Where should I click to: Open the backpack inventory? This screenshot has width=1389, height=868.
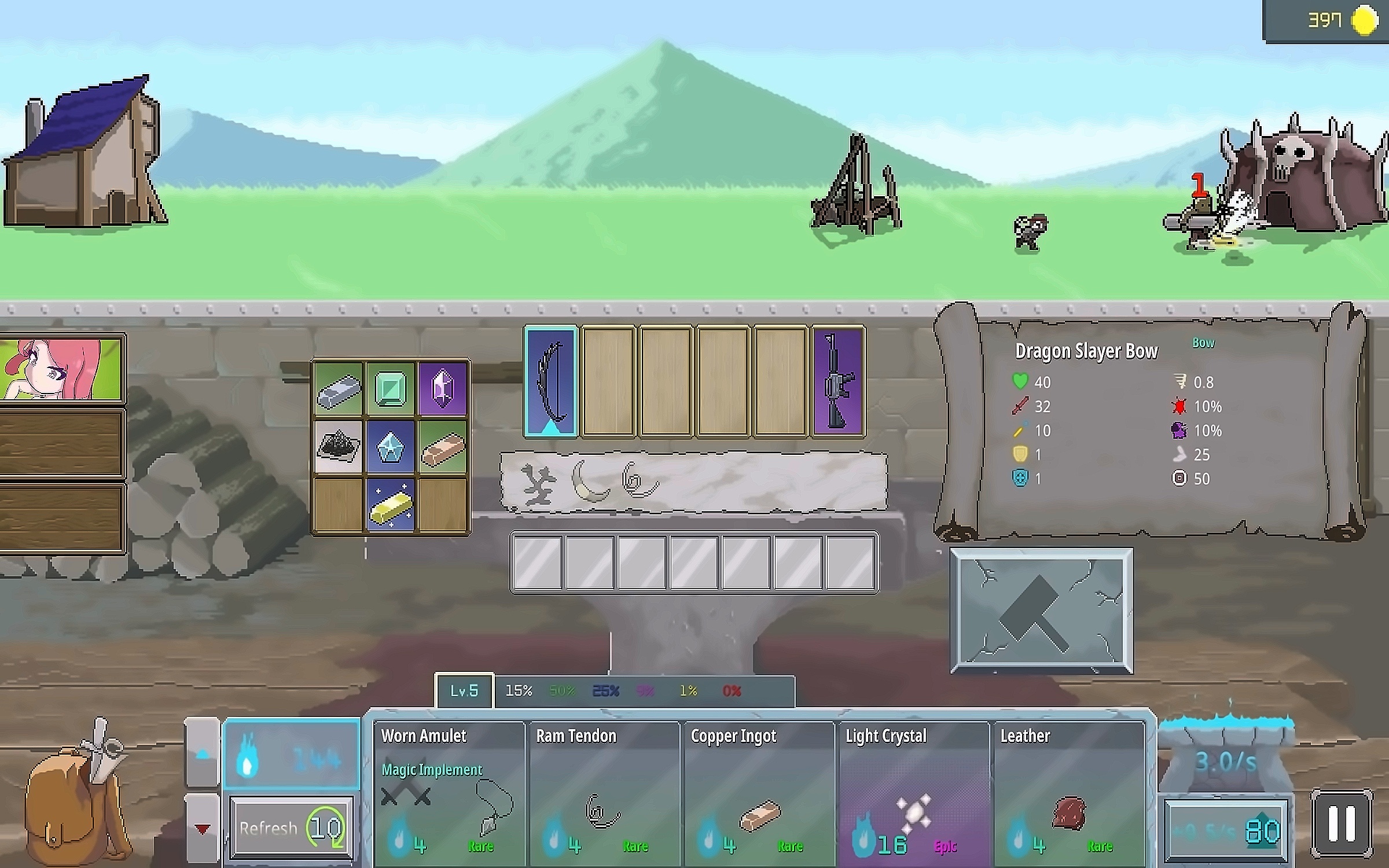click(x=75, y=793)
